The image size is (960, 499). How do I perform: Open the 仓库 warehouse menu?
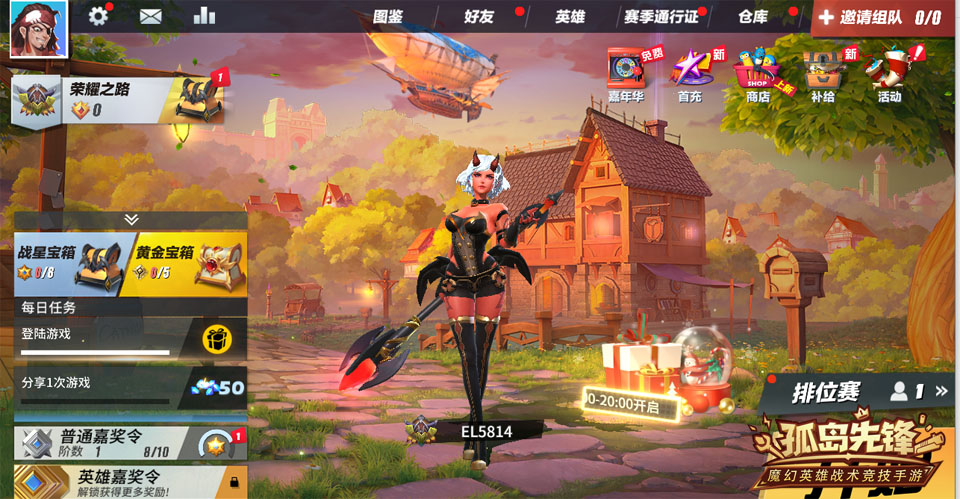click(752, 17)
